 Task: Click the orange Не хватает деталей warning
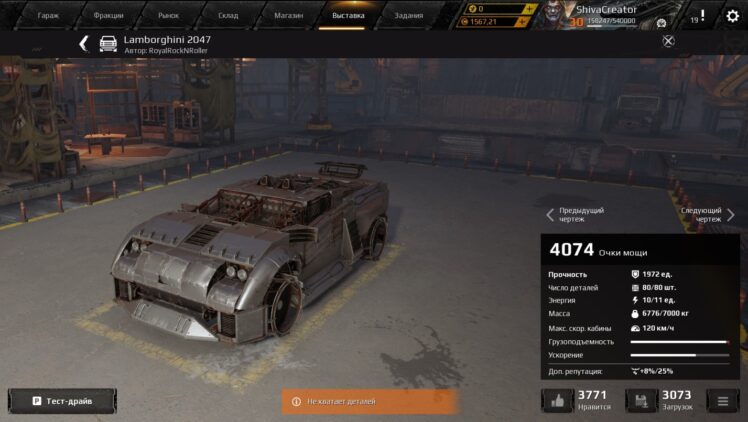tap(370, 401)
